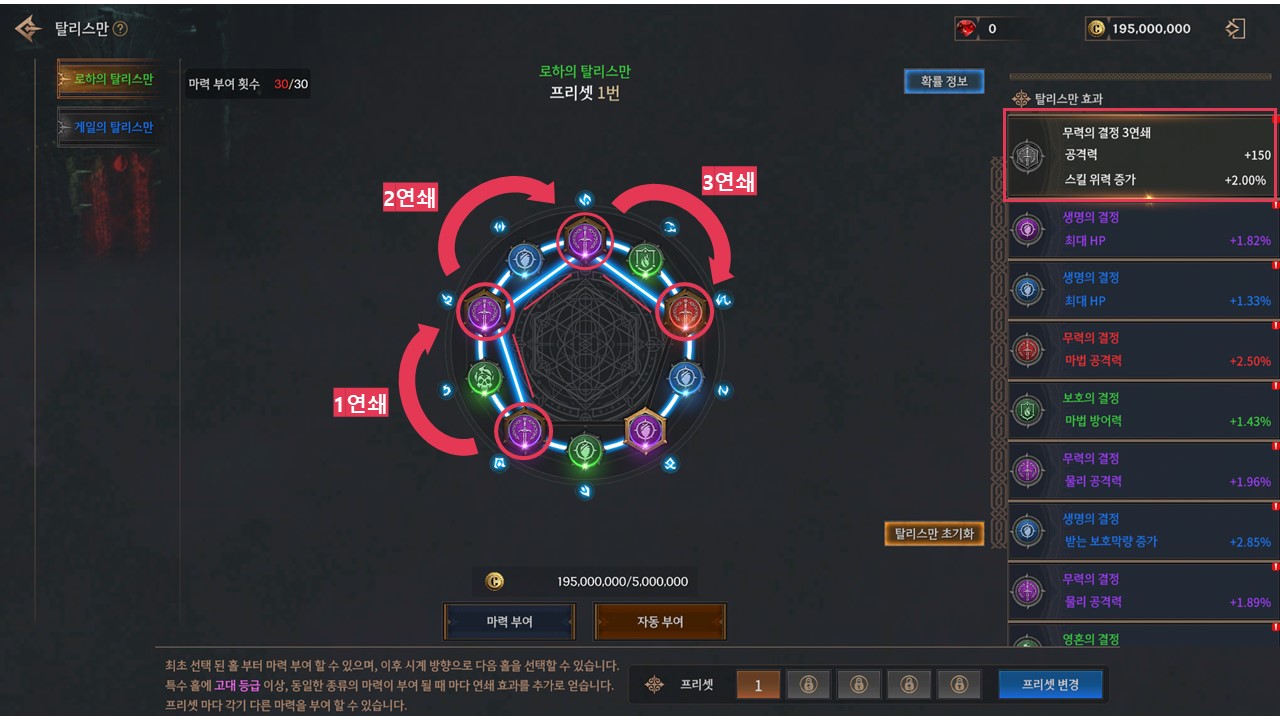Click the 마력 부여 button
1280x720 pixels.
tap(509, 621)
